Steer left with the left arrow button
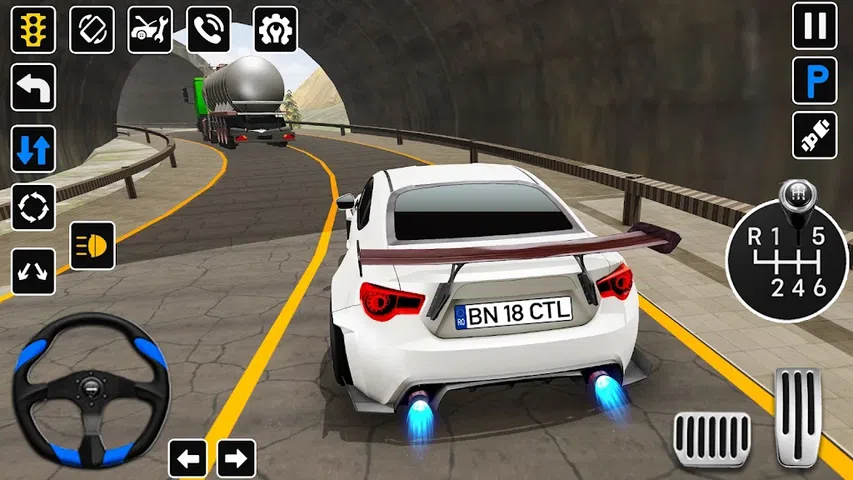This screenshot has width=853, height=480. click(x=189, y=458)
